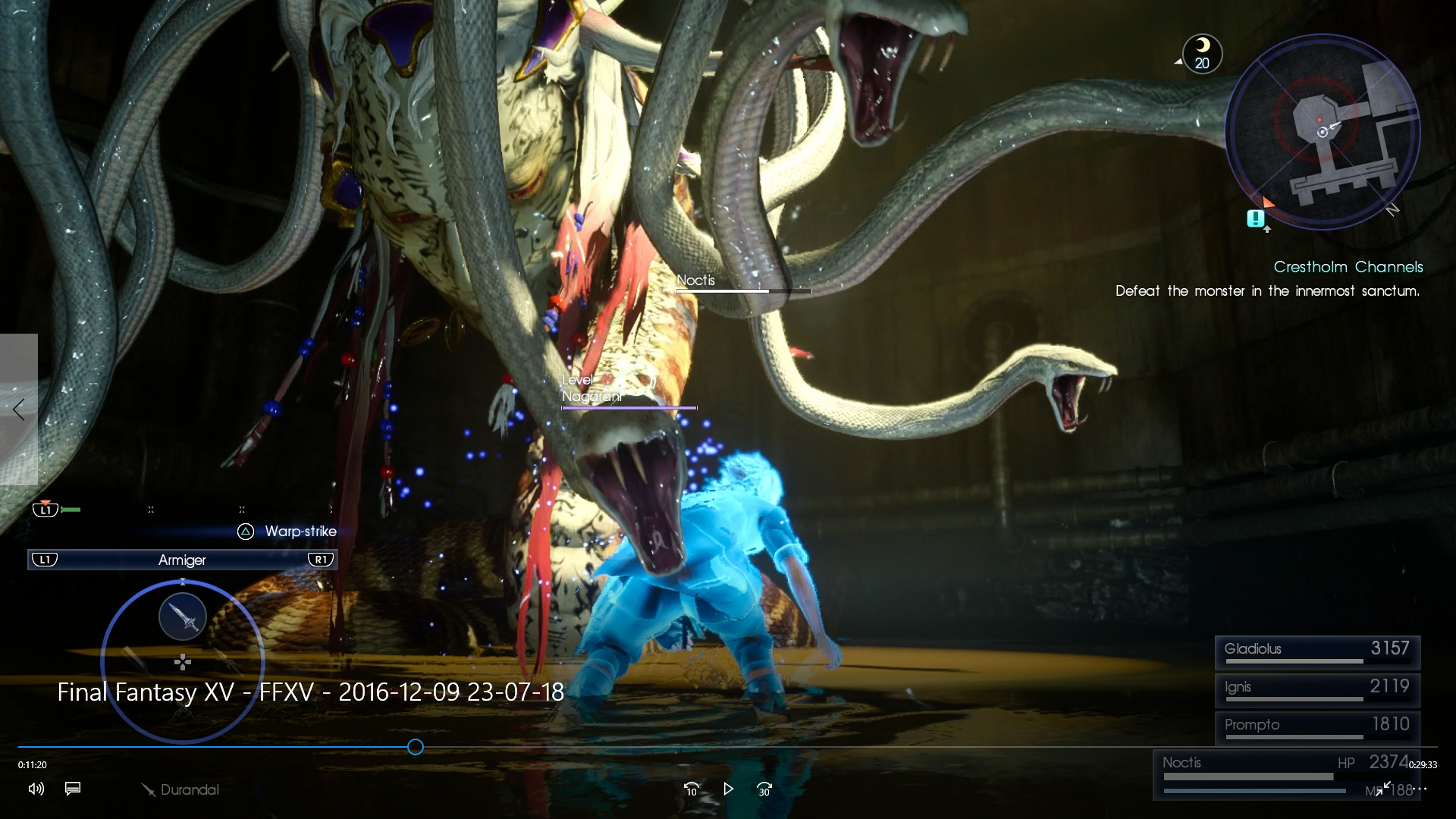Select Gladiolus in the party list

pos(1317,651)
